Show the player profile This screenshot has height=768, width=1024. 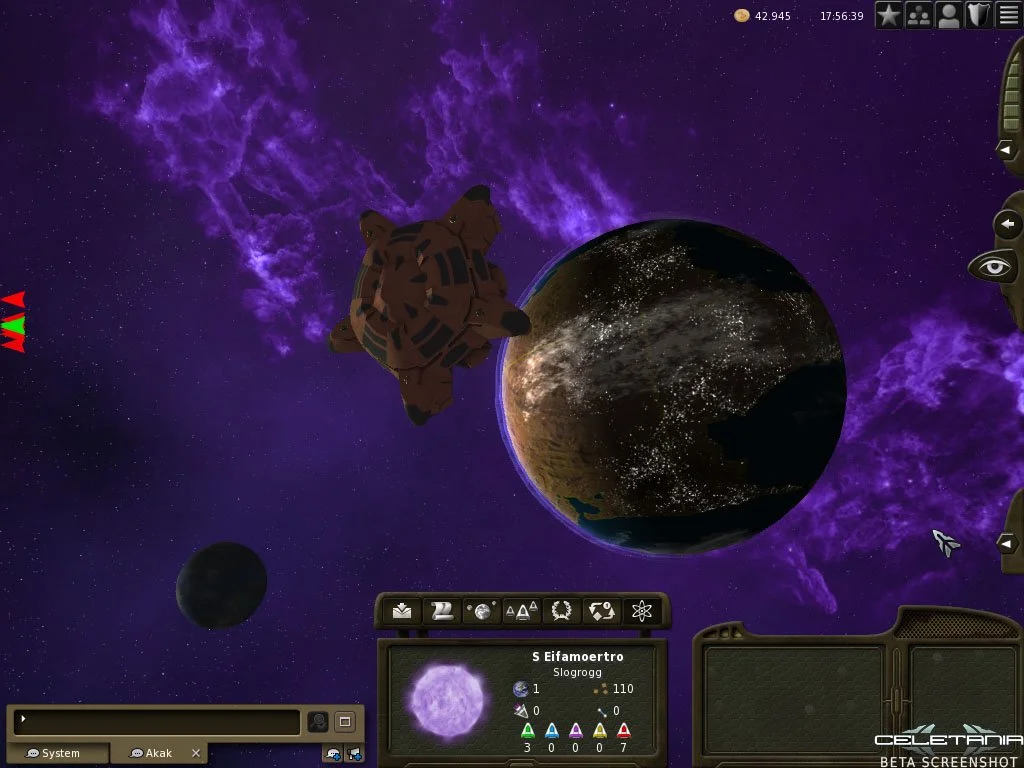pyautogui.click(x=949, y=15)
